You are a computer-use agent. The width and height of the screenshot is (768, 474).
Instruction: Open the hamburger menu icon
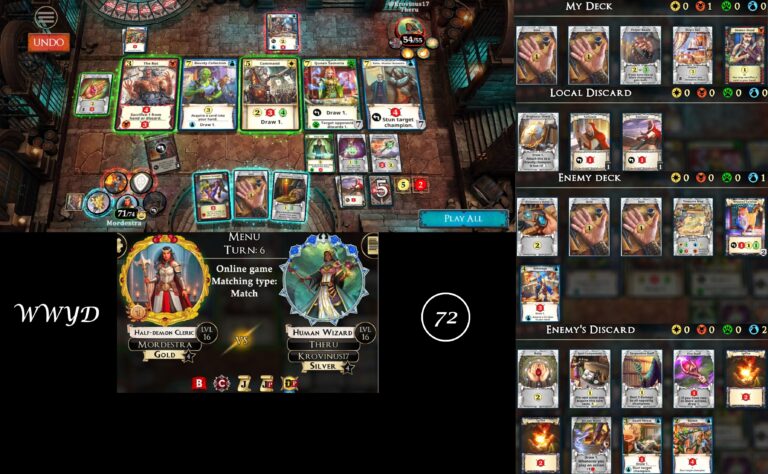point(46,17)
